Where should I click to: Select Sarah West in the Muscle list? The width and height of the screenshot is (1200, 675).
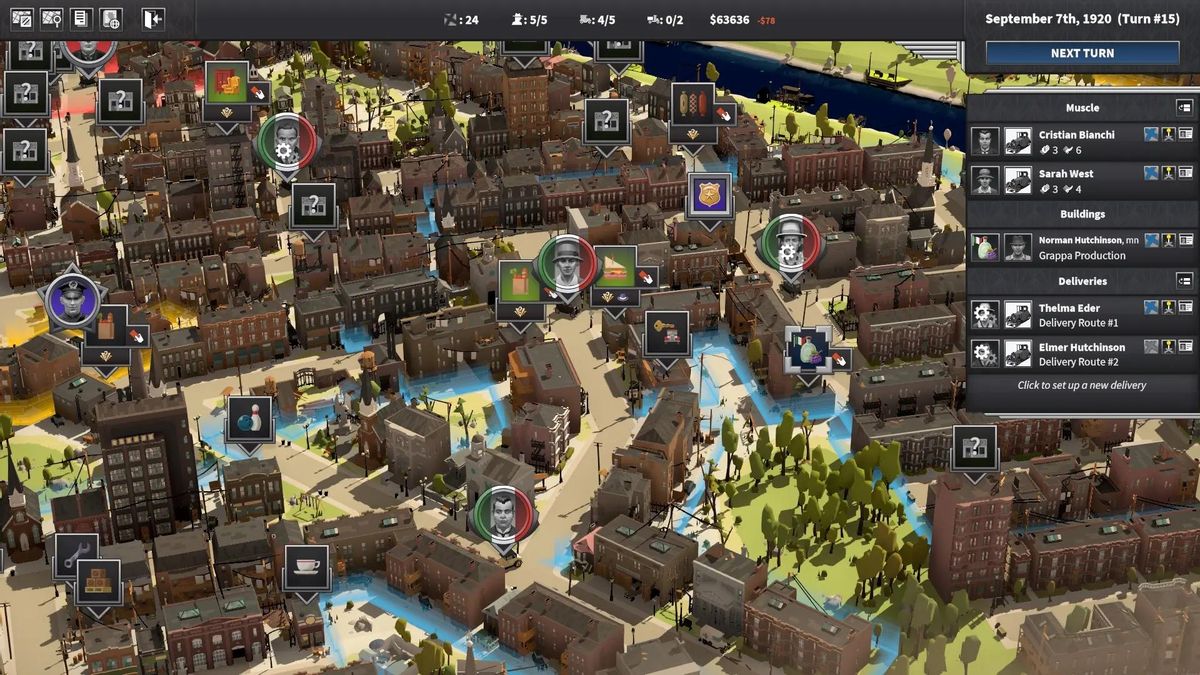[x=1066, y=180]
